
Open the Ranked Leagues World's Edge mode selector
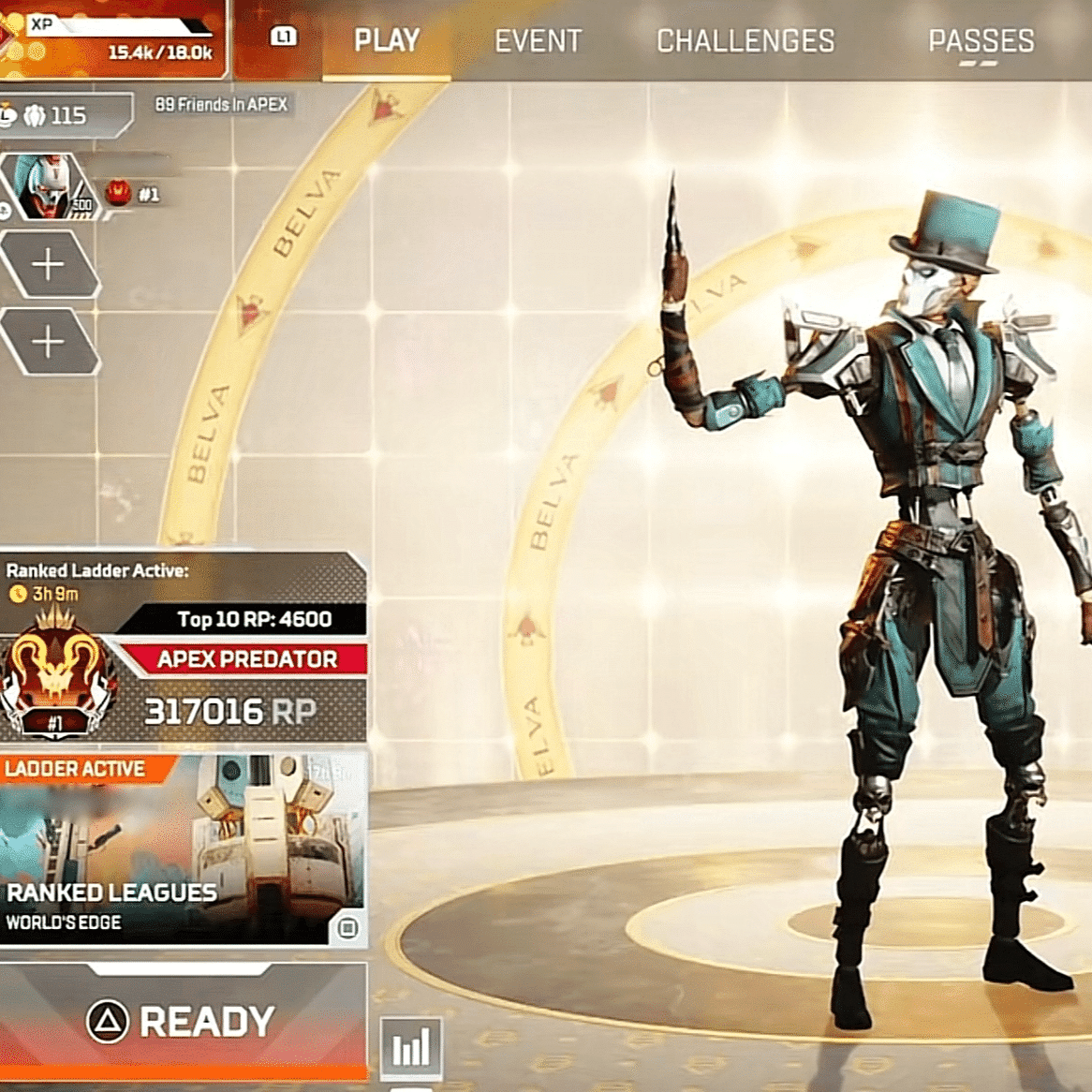click(x=183, y=849)
